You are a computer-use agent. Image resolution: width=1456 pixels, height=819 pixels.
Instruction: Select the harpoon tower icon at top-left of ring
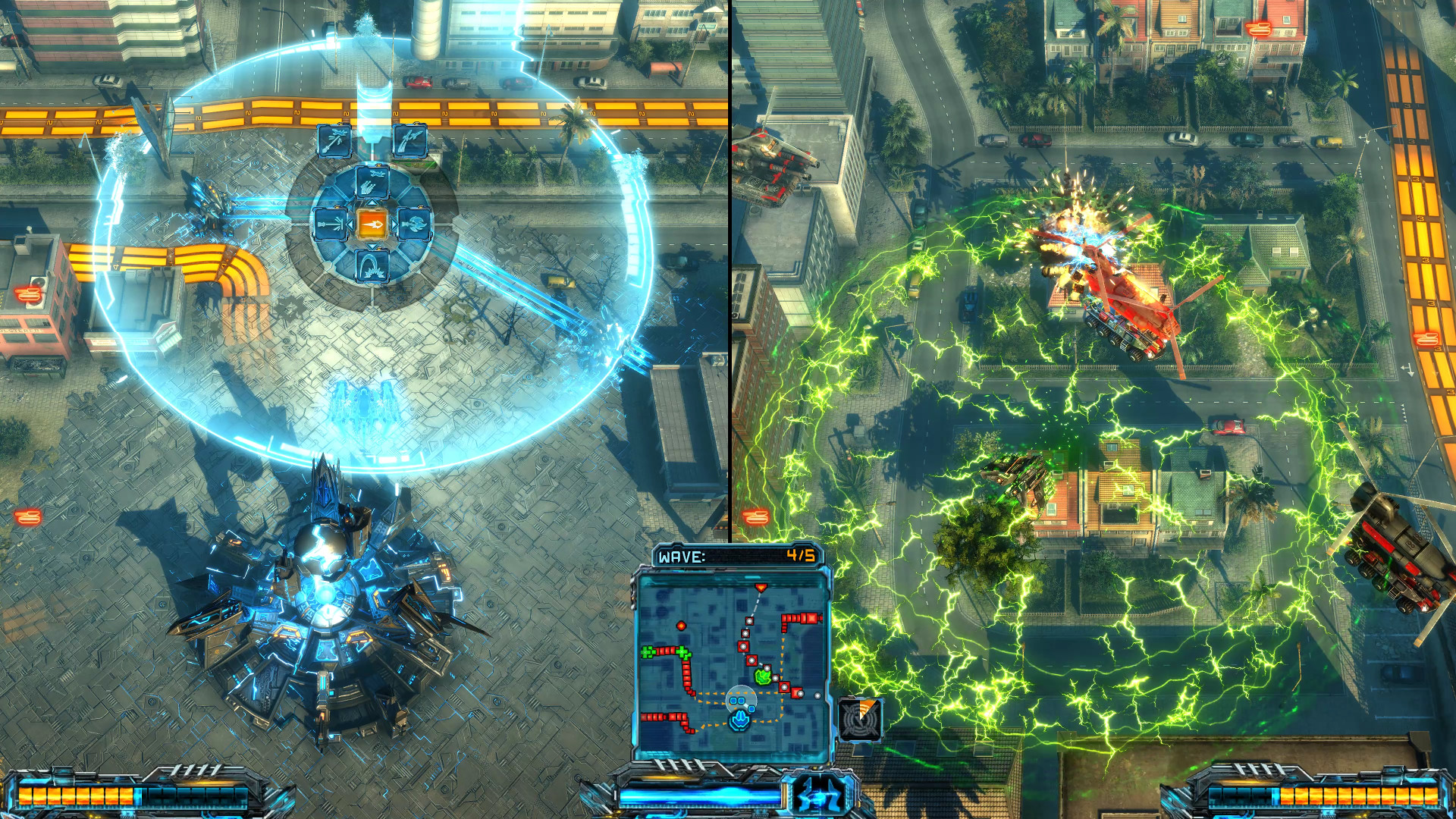click(334, 140)
